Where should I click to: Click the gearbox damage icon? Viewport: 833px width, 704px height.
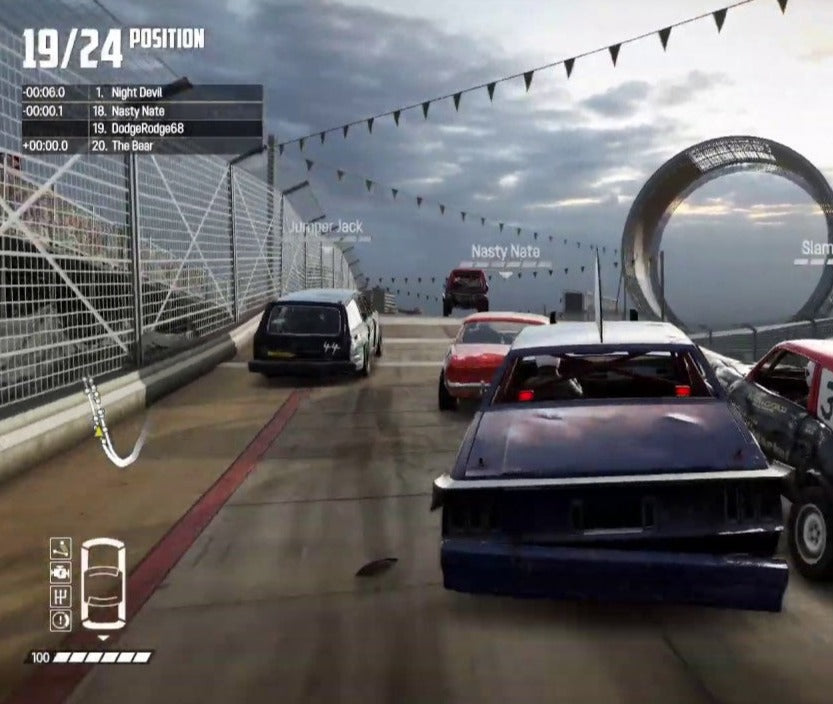61,596
